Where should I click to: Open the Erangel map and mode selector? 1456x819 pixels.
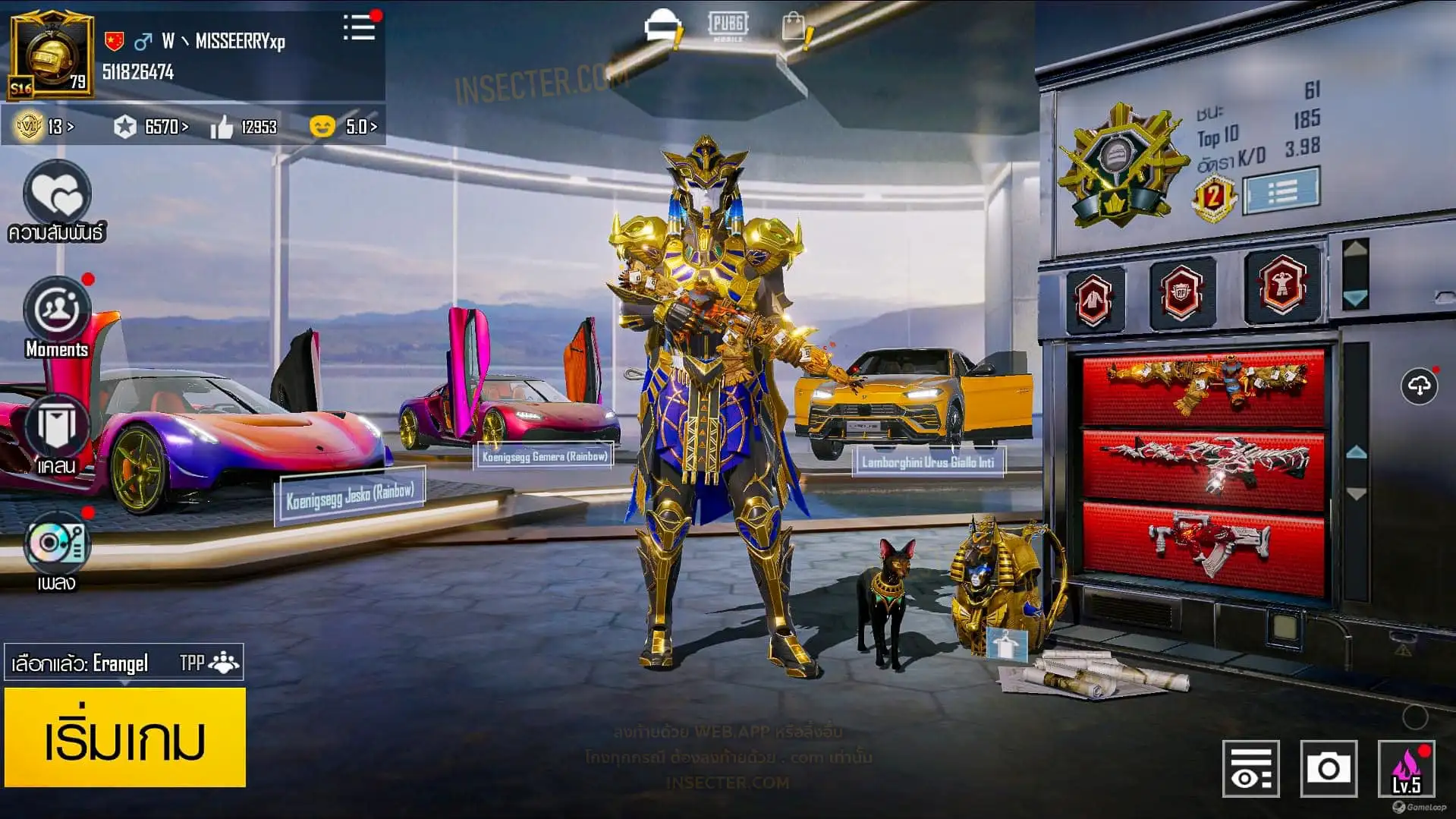click(x=124, y=663)
